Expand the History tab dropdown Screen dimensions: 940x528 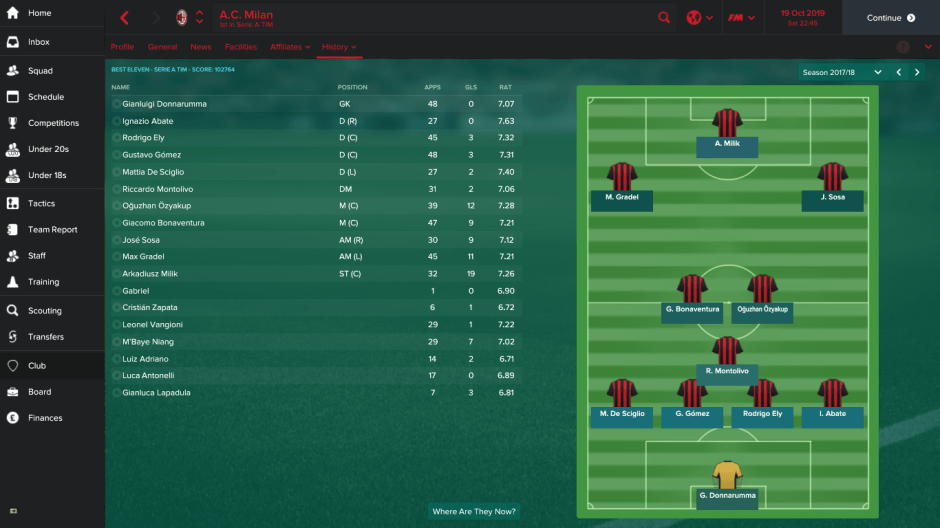(x=340, y=47)
